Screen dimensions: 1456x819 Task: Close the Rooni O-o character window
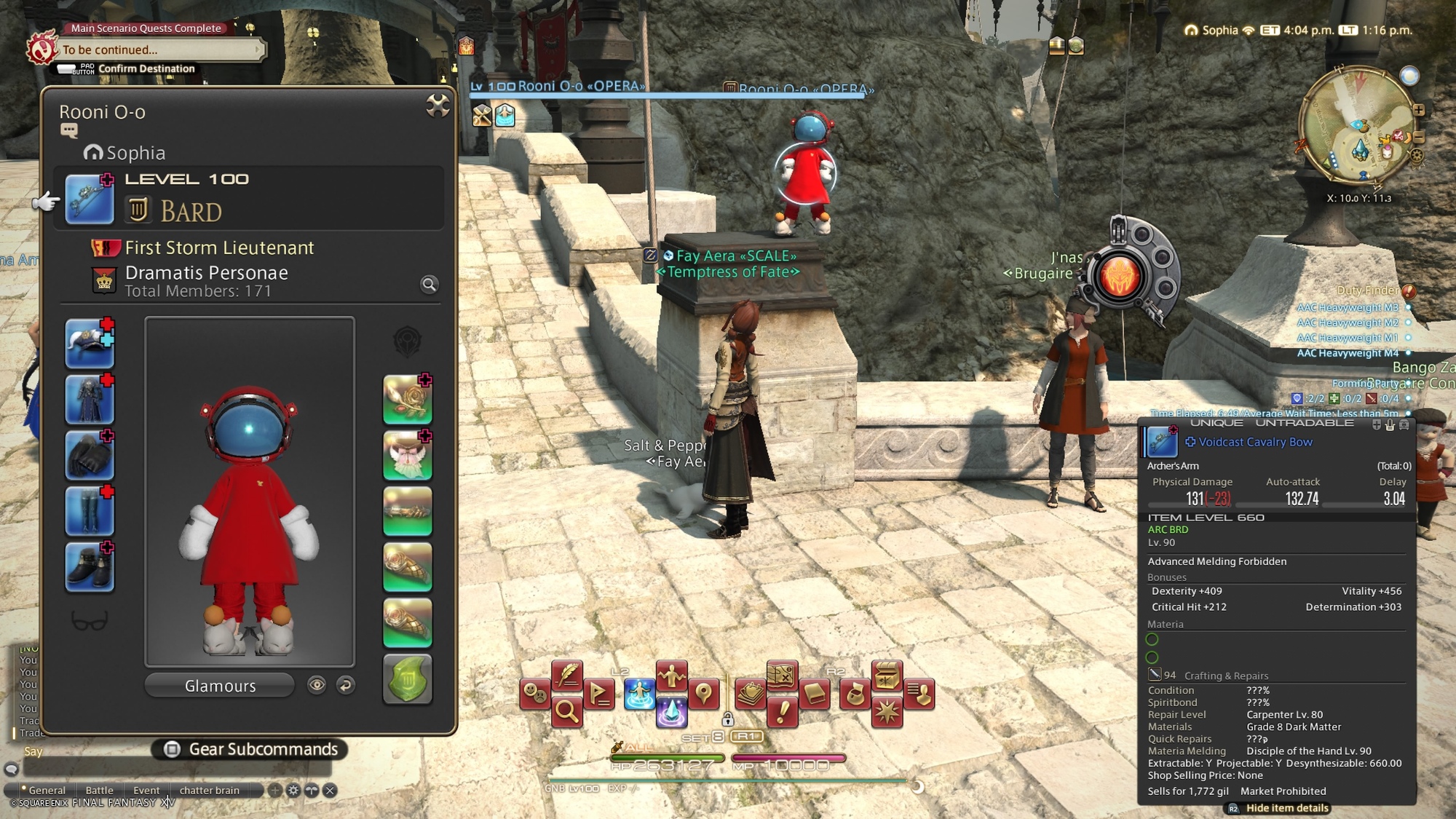coord(438,106)
